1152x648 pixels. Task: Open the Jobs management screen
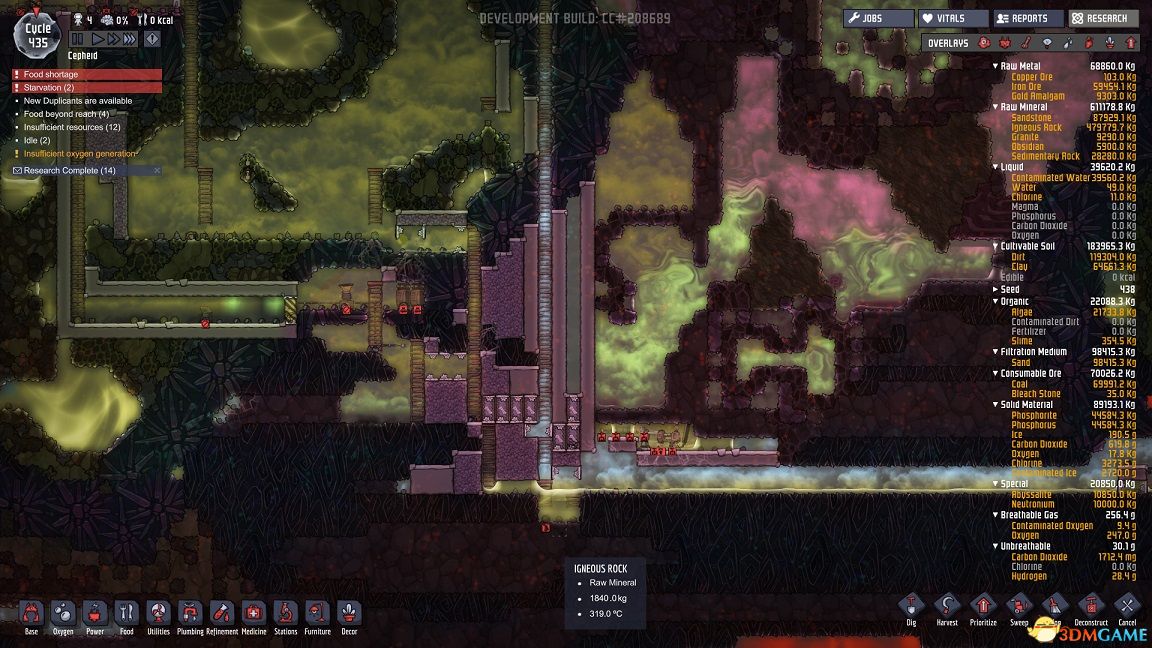[x=878, y=18]
